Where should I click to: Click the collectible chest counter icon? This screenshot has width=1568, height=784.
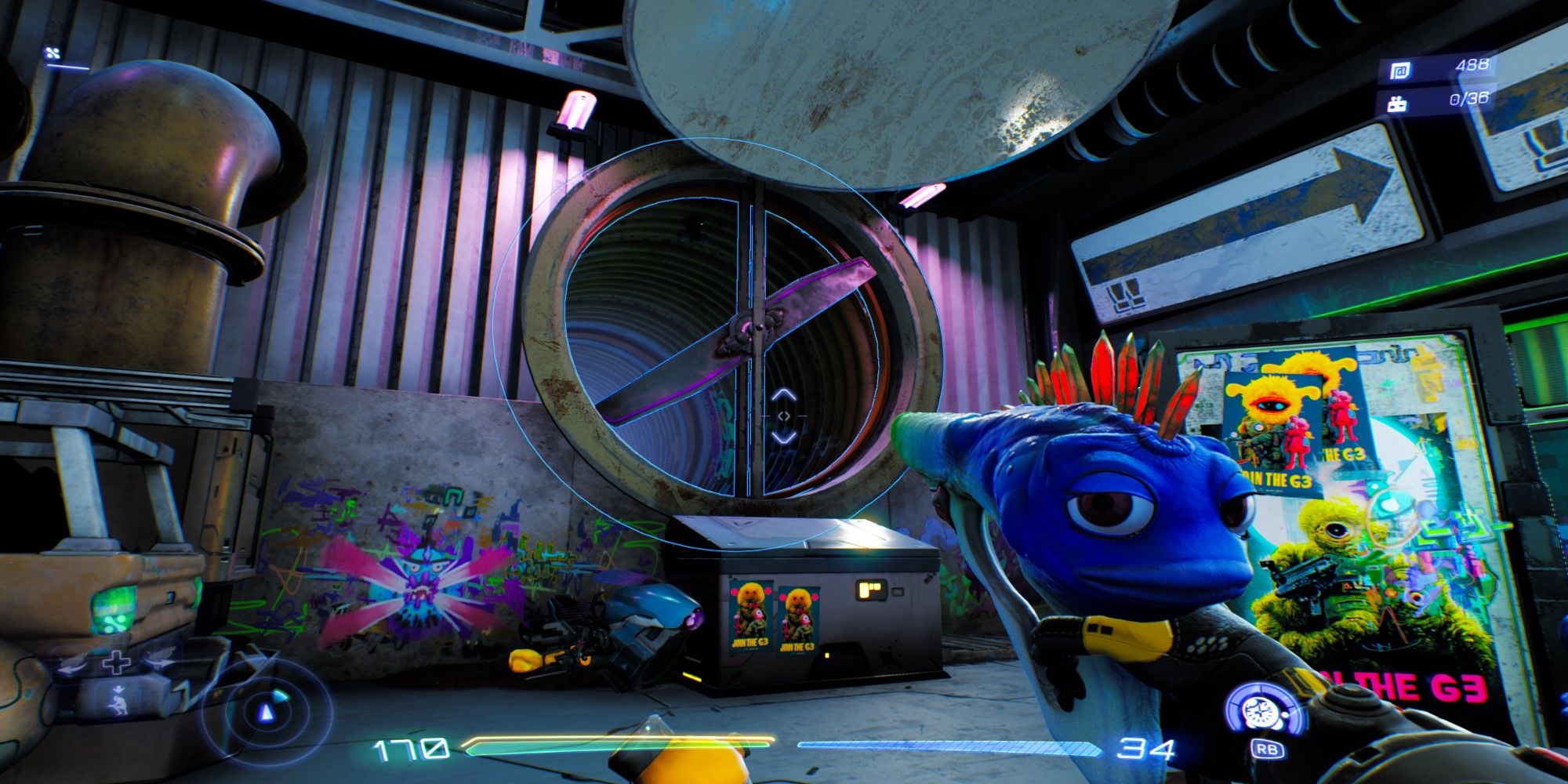pos(1397,103)
